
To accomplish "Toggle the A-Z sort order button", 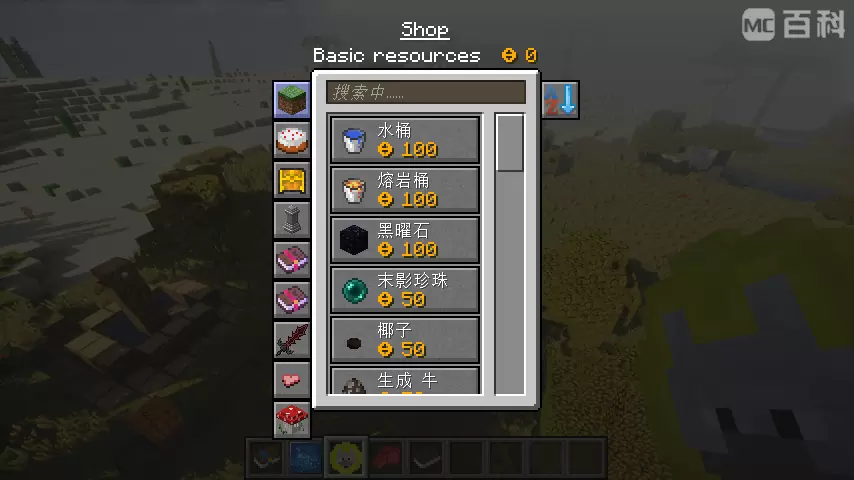I will [560, 100].
